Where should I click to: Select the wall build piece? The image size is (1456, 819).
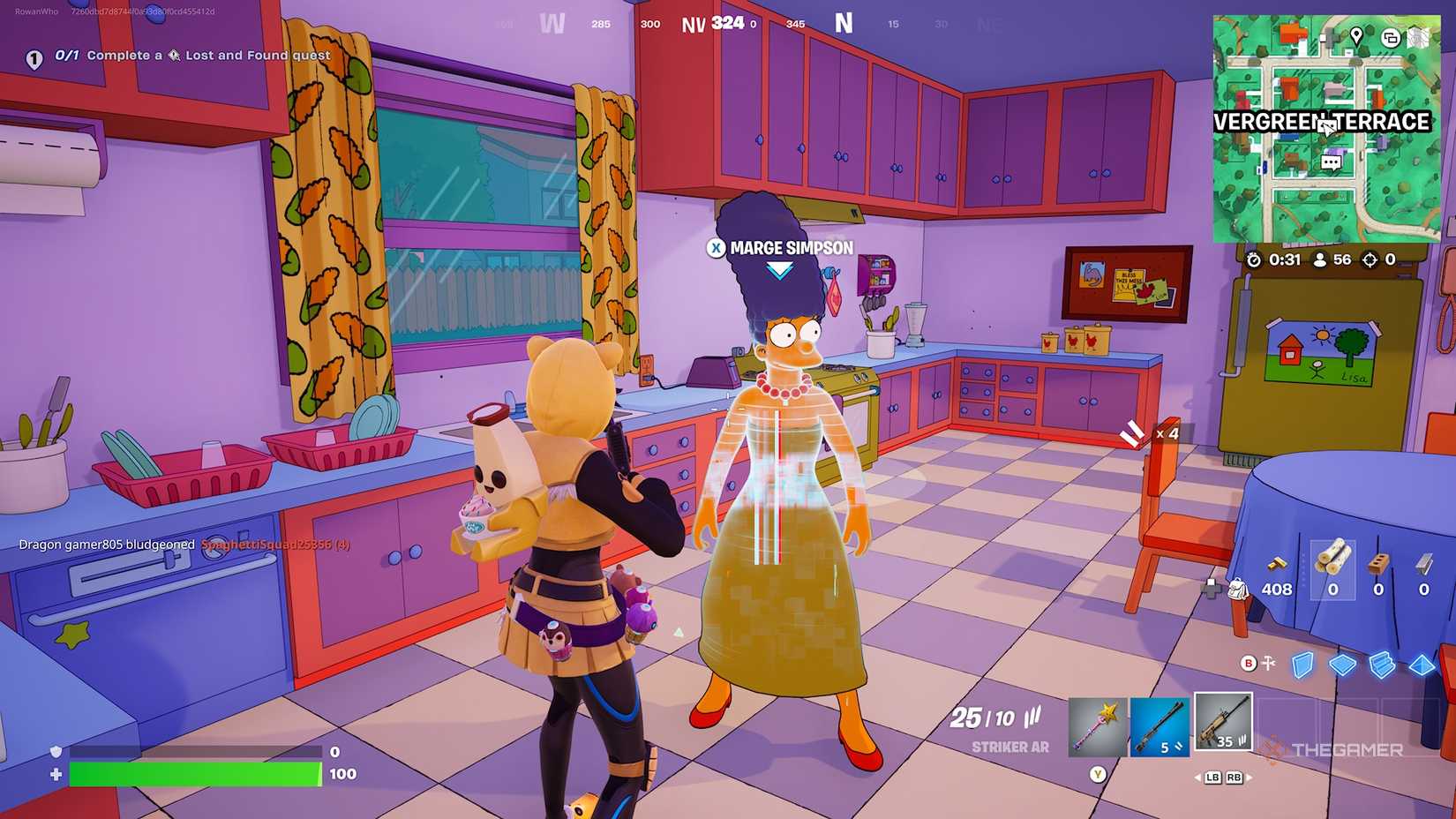pyautogui.click(x=1302, y=665)
